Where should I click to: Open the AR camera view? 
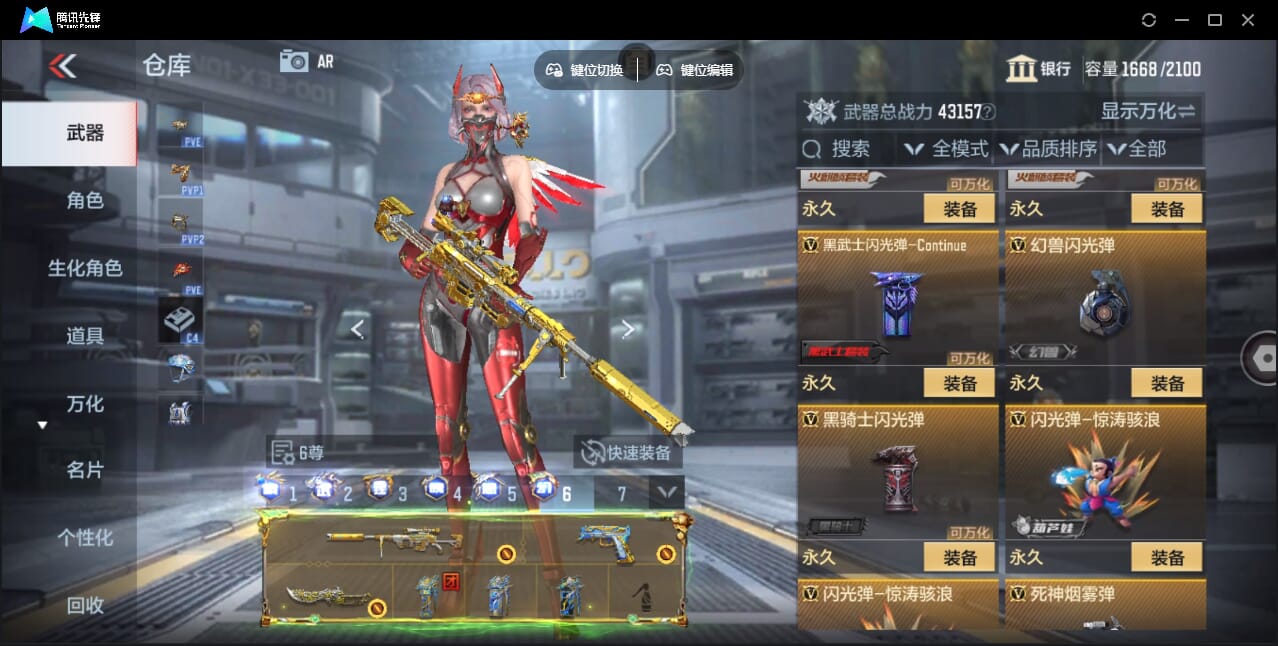pyautogui.click(x=306, y=61)
